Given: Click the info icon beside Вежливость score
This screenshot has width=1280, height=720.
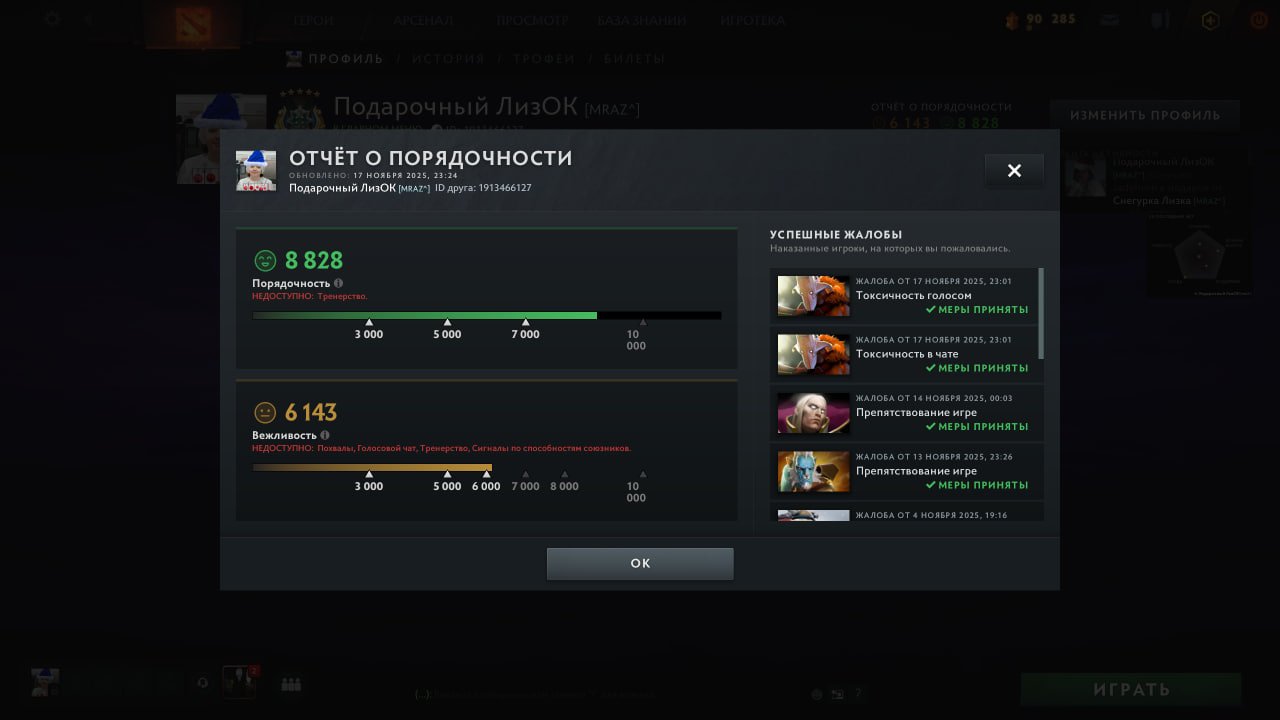Looking at the screenshot, I should pos(324,435).
